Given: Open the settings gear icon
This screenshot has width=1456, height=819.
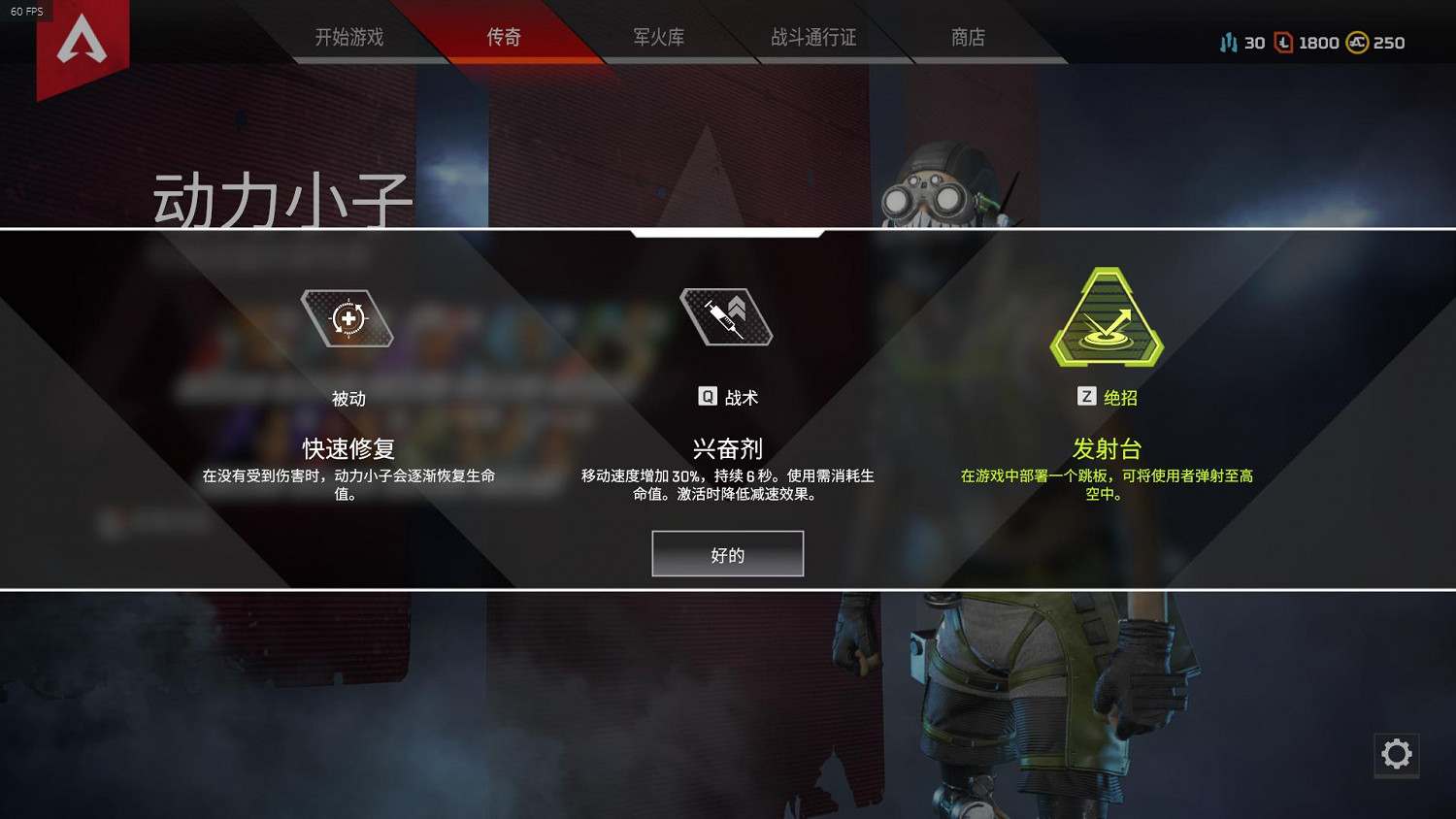Looking at the screenshot, I should pos(1396,755).
